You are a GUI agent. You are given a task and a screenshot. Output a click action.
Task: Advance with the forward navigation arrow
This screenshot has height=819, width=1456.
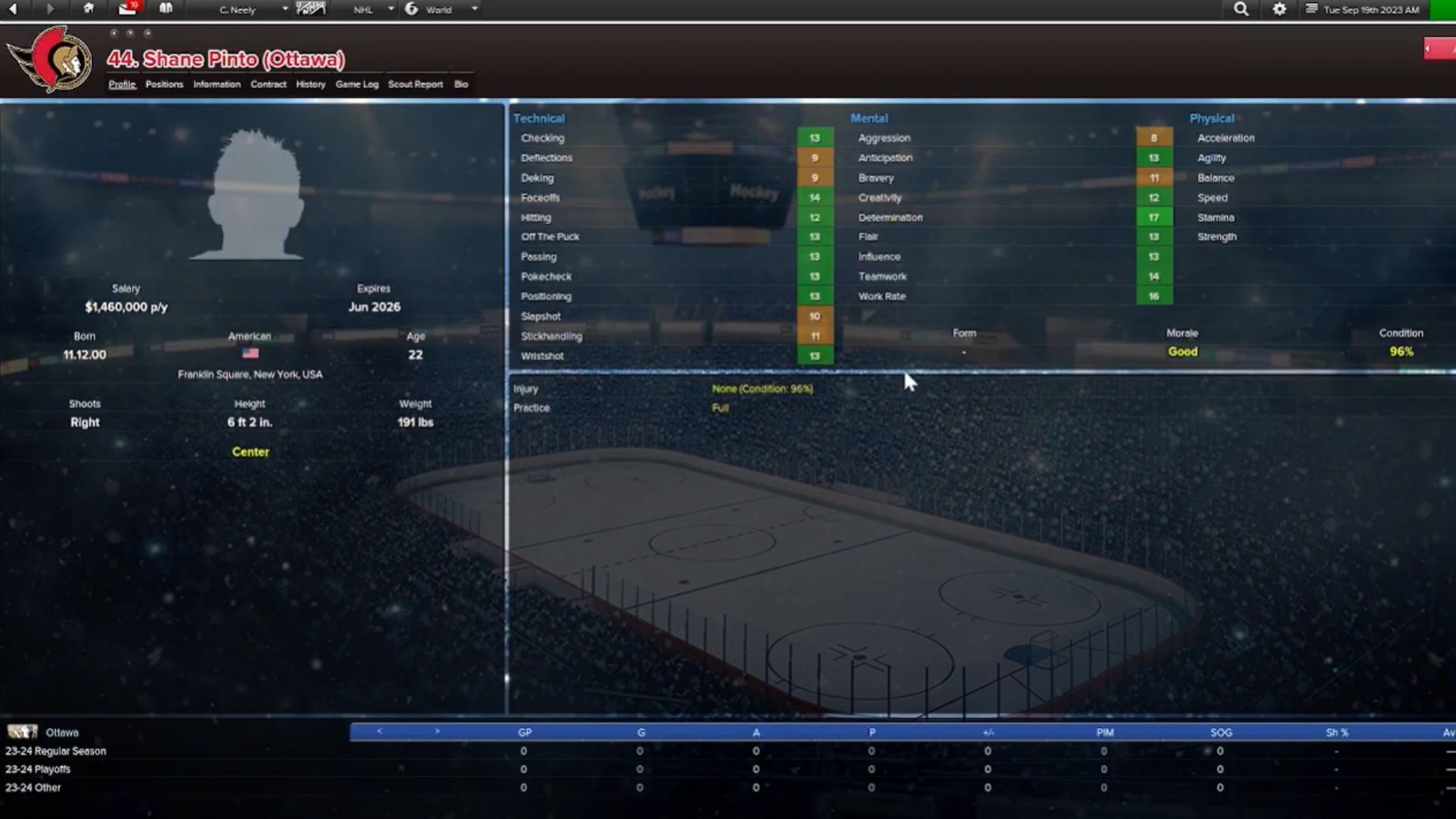tap(50, 9)
